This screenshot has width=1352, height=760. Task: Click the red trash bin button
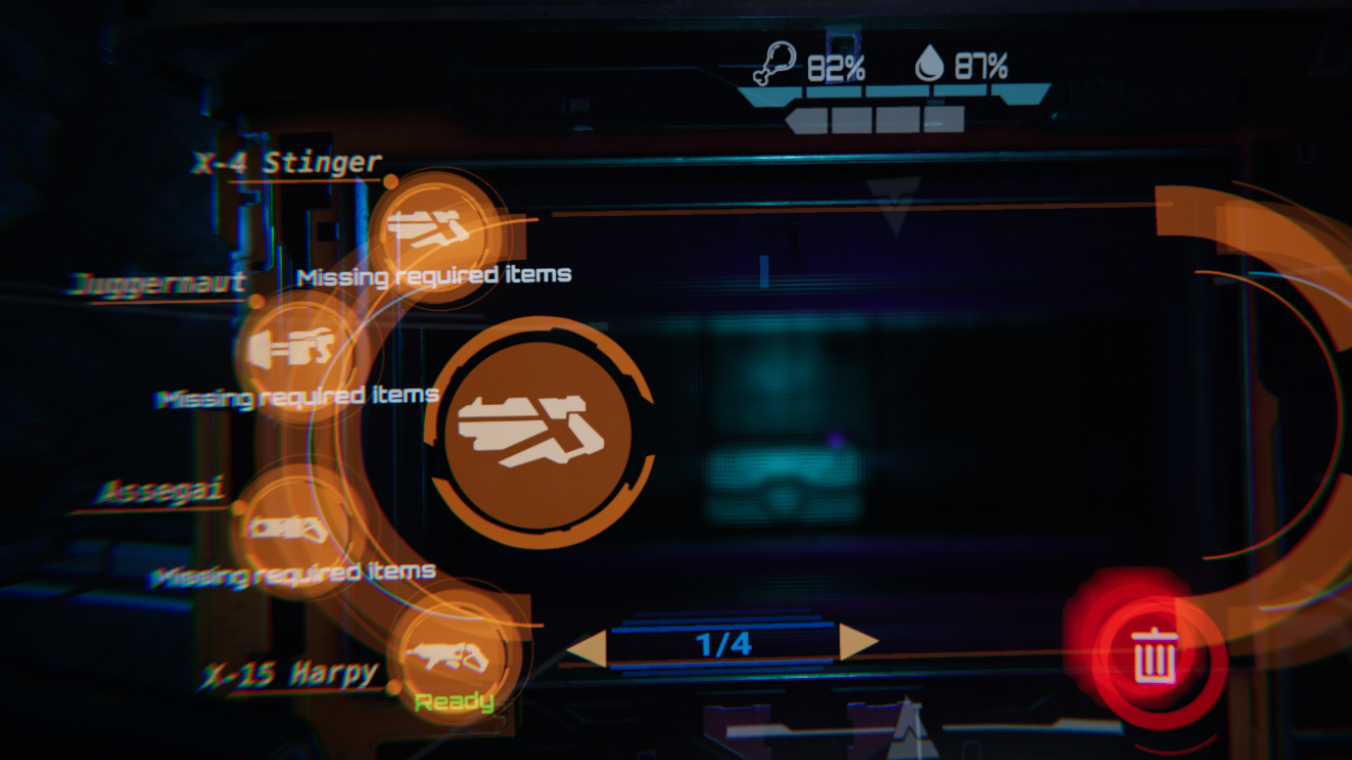coord(1156,657)
